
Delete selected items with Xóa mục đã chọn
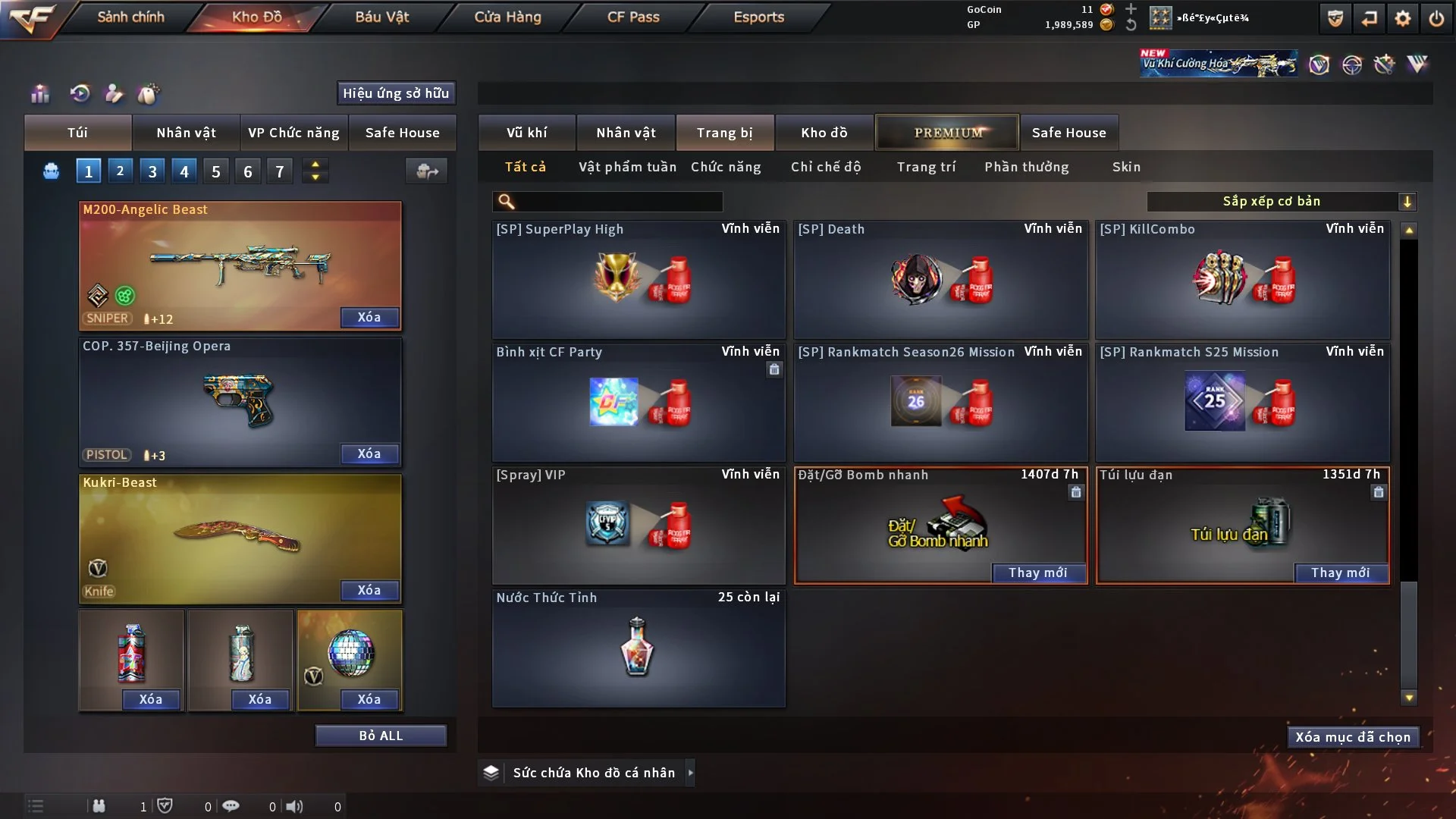coord(1352,737)
